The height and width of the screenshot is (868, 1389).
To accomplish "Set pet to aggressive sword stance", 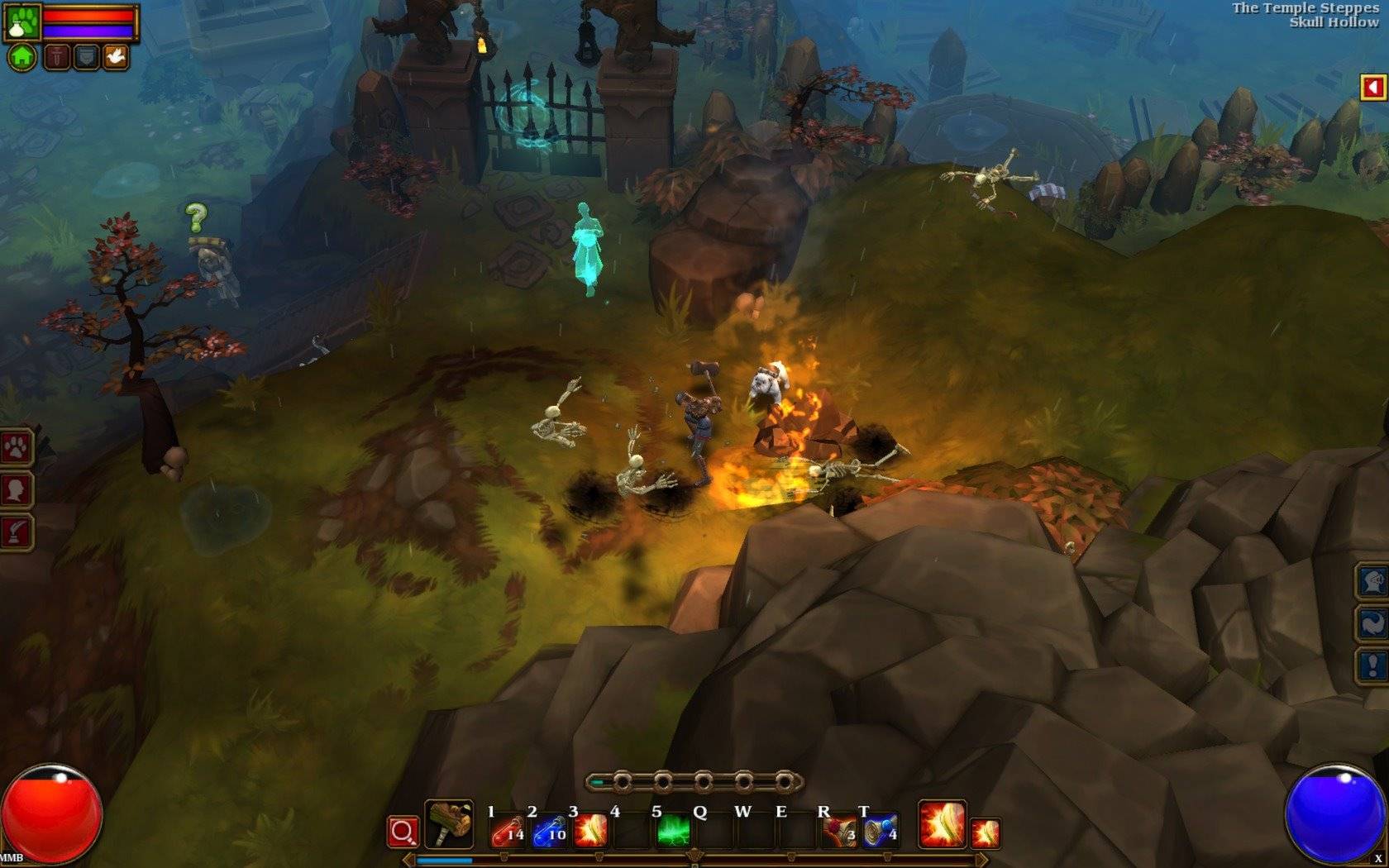I will (56, 57).
